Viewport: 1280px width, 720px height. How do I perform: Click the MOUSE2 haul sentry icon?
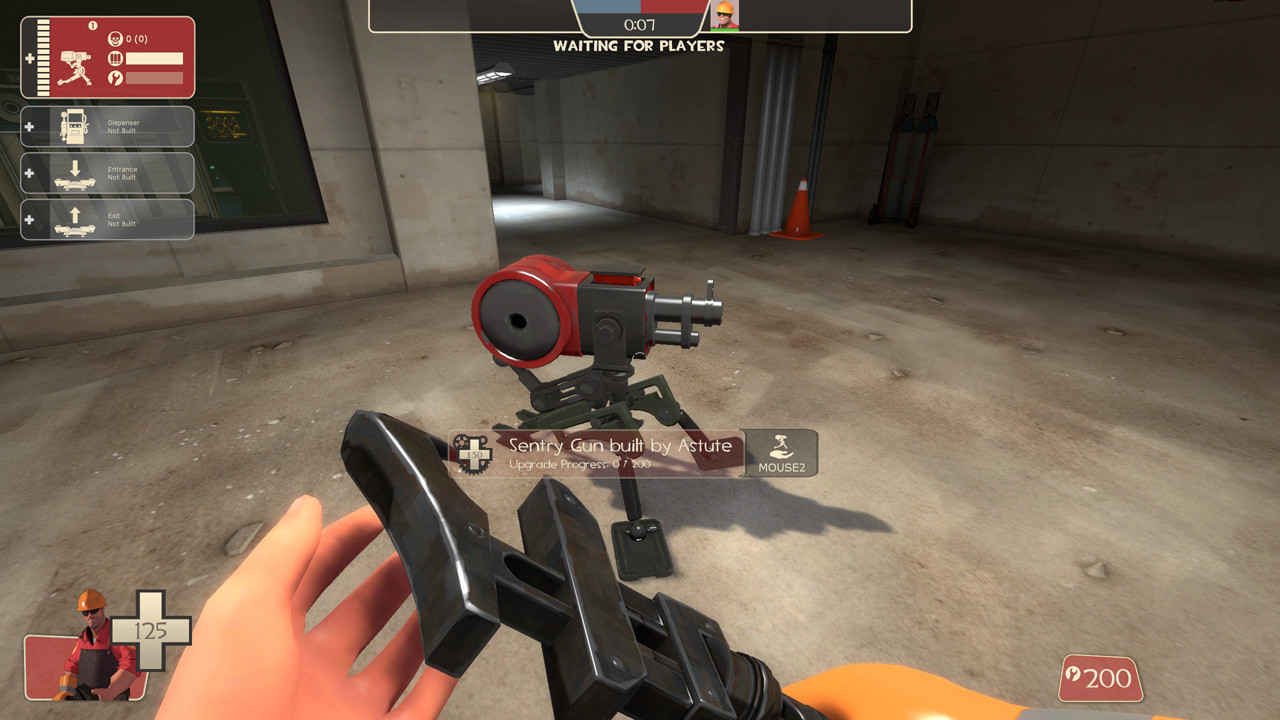point(781,450)
